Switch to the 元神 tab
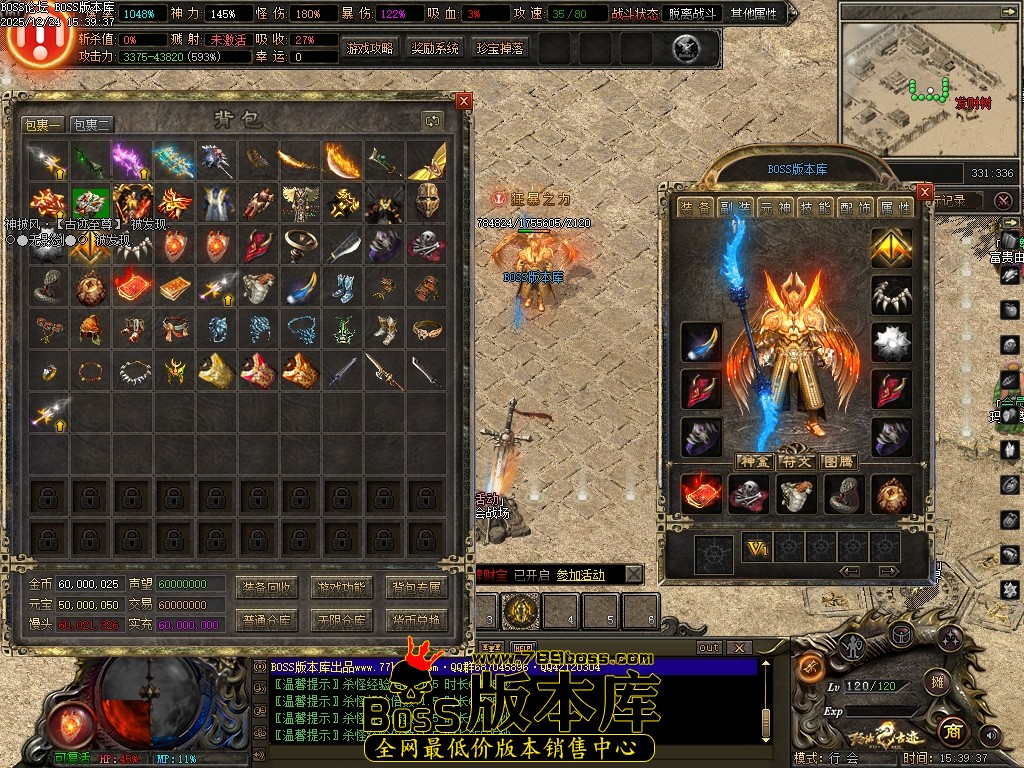This screenshot has width=1024, height=768. pos(776,208)
